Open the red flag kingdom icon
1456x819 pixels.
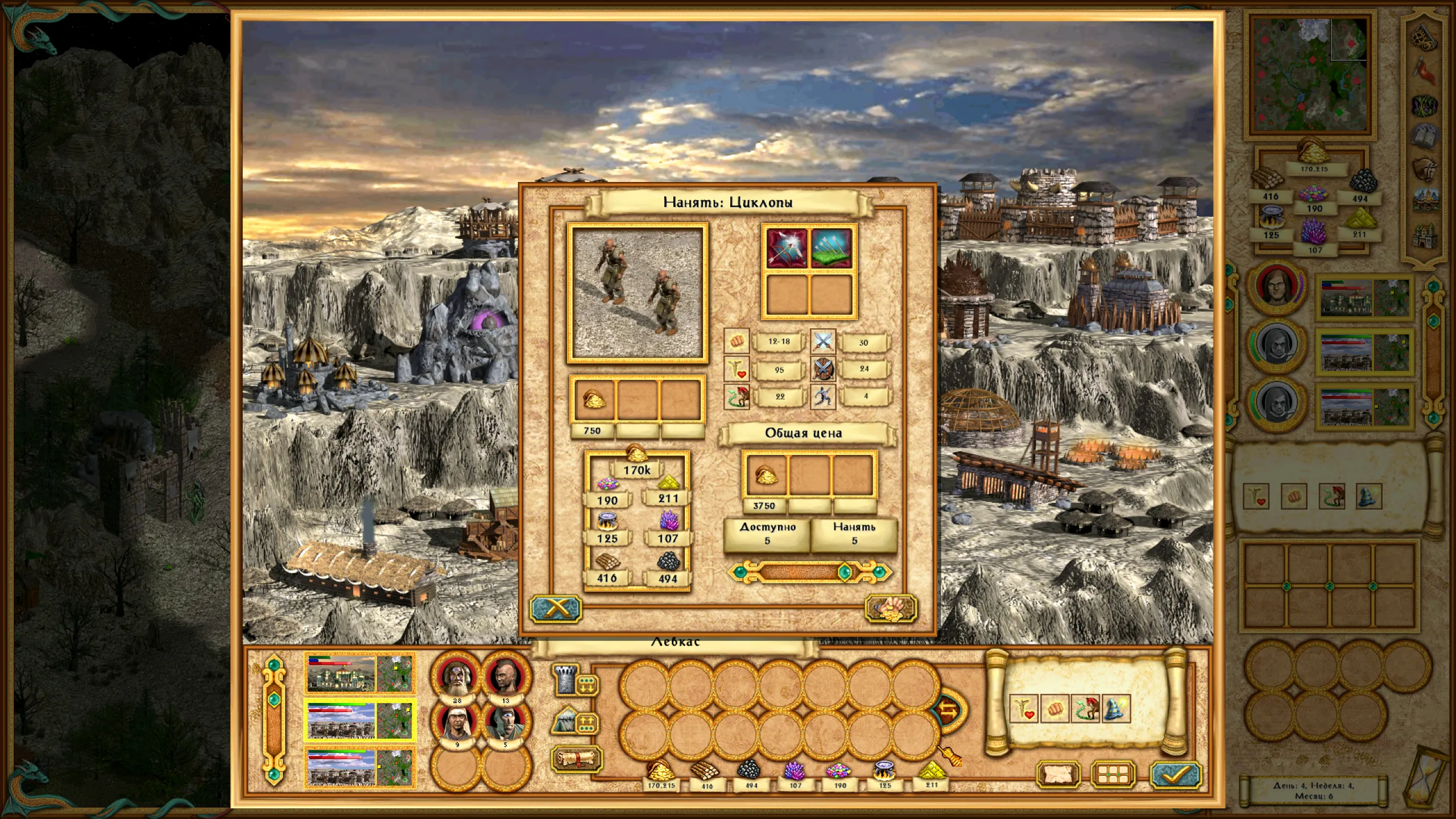click(1424, 71)
